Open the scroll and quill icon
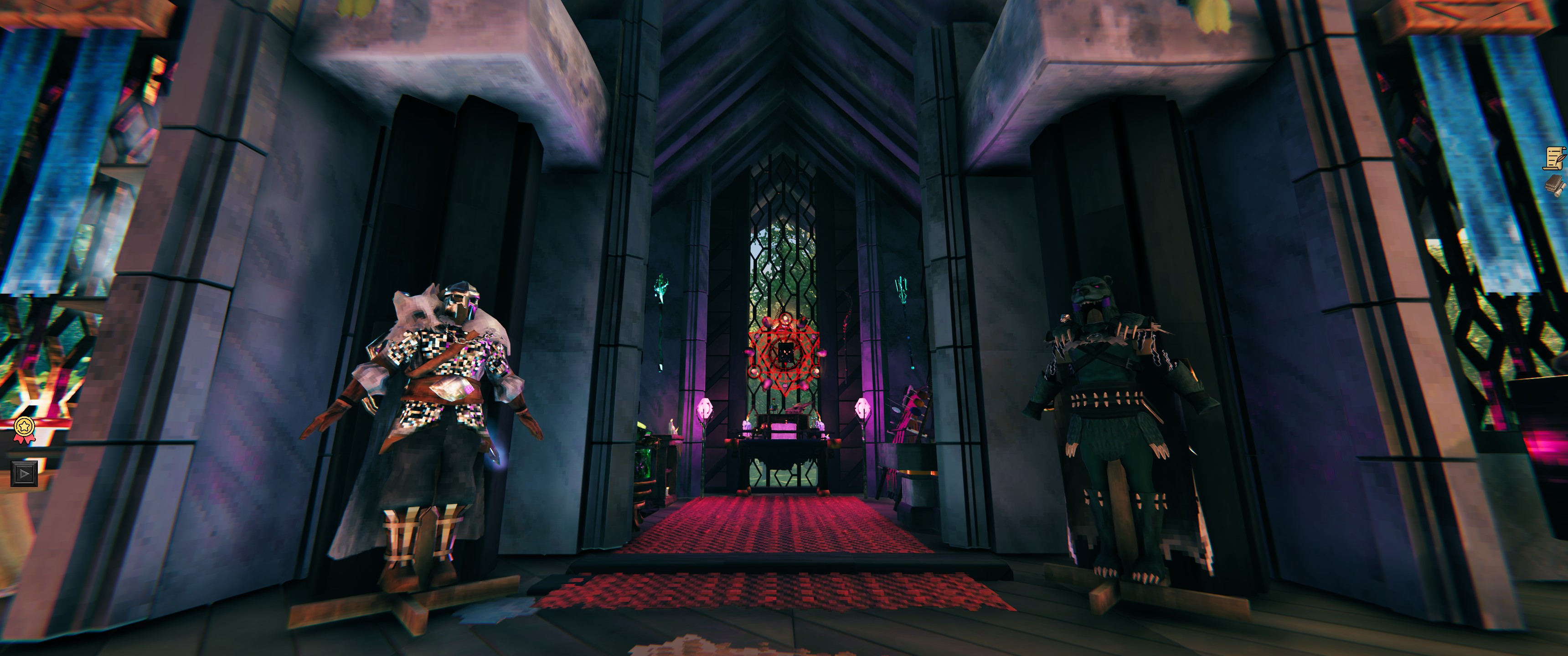Screen dimensions: 1568x656 click(x=1555, y=158)
